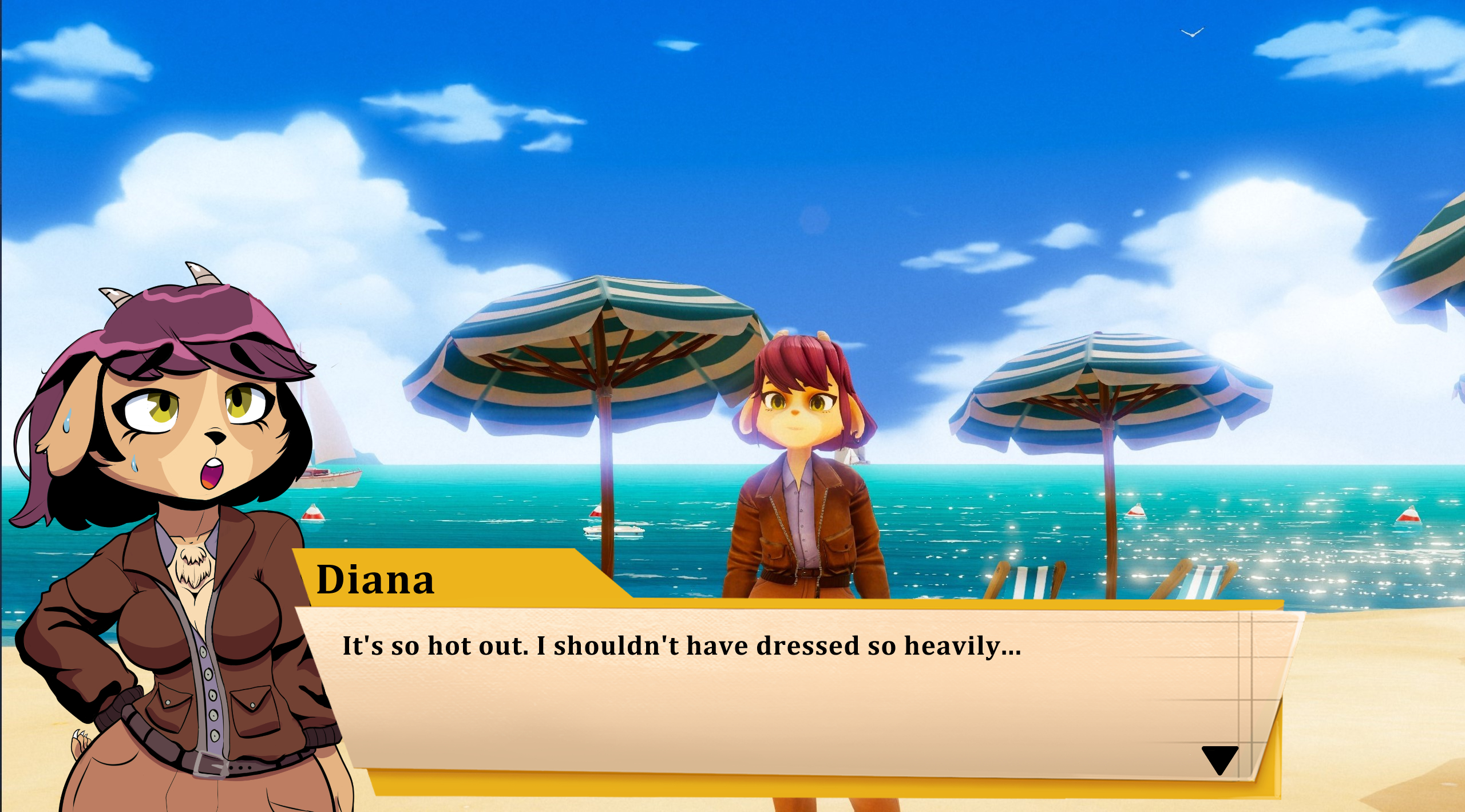Image resolution: width=1465 pixels, height=812 pixels.
Task: Click the black dialogue advance arrow
Action: [1219, 759]
